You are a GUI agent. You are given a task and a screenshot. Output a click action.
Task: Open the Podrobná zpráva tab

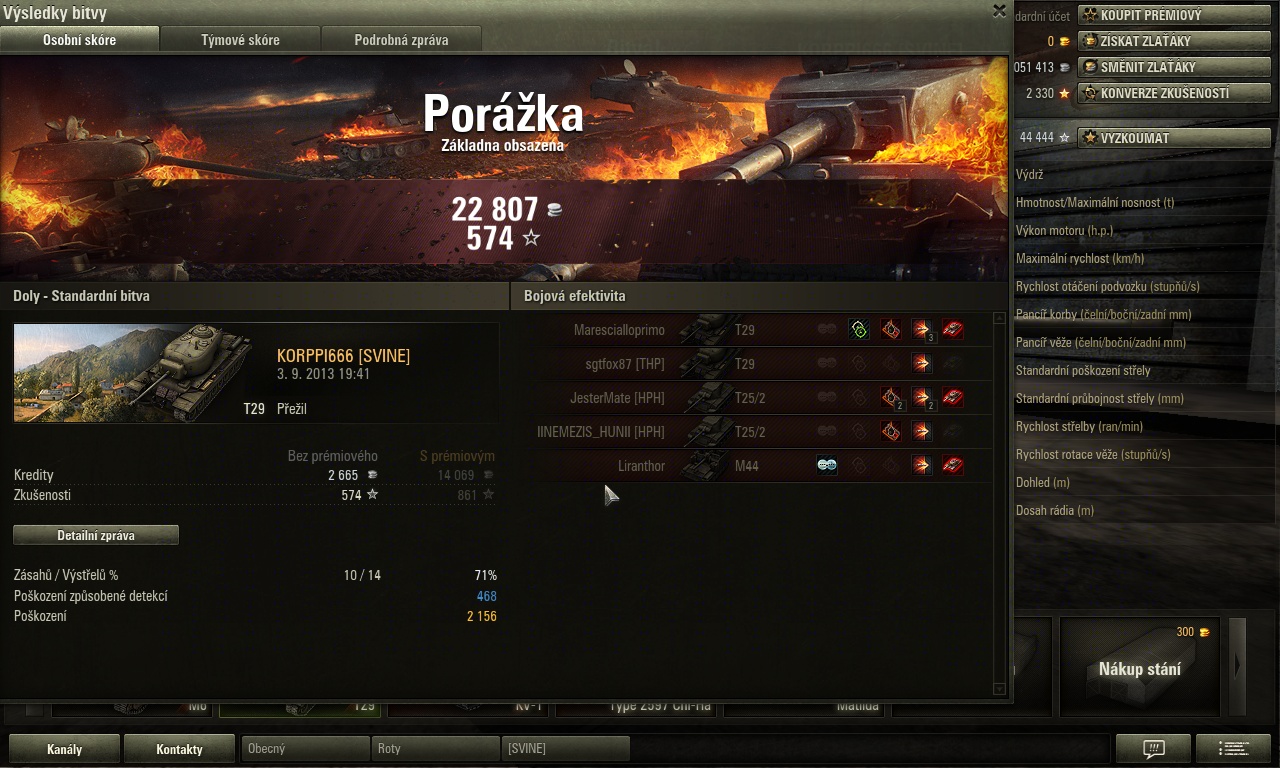coord(401,40)
